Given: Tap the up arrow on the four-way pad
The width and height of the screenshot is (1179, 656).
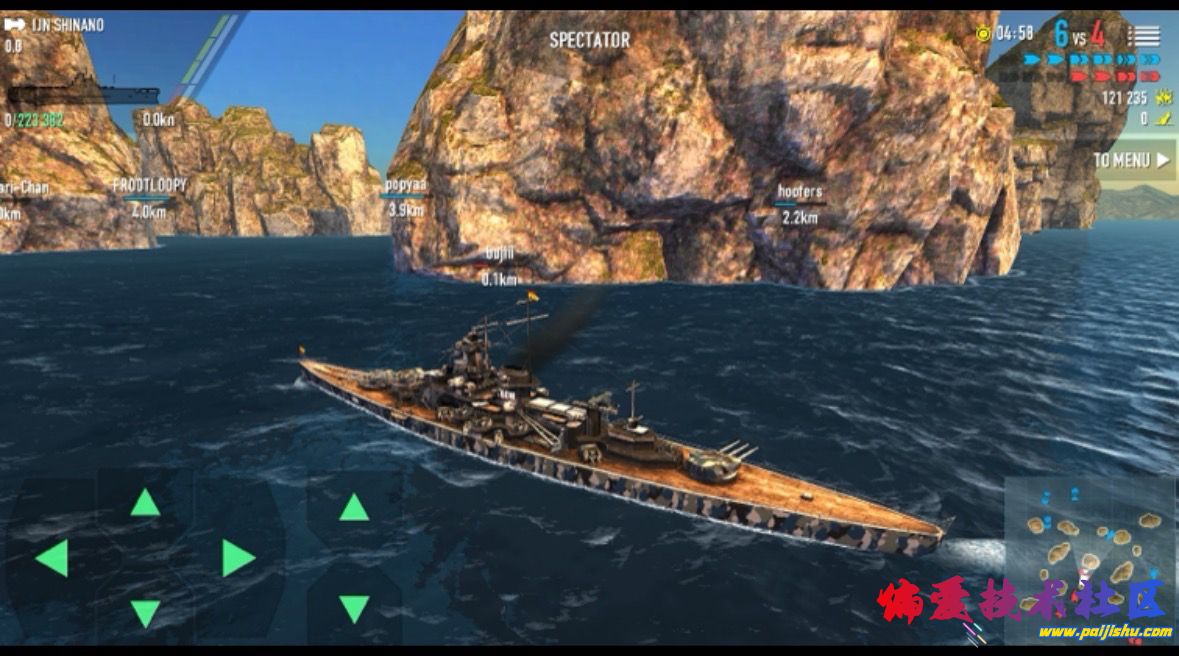Looking at the screenshot, I should 145,502.
